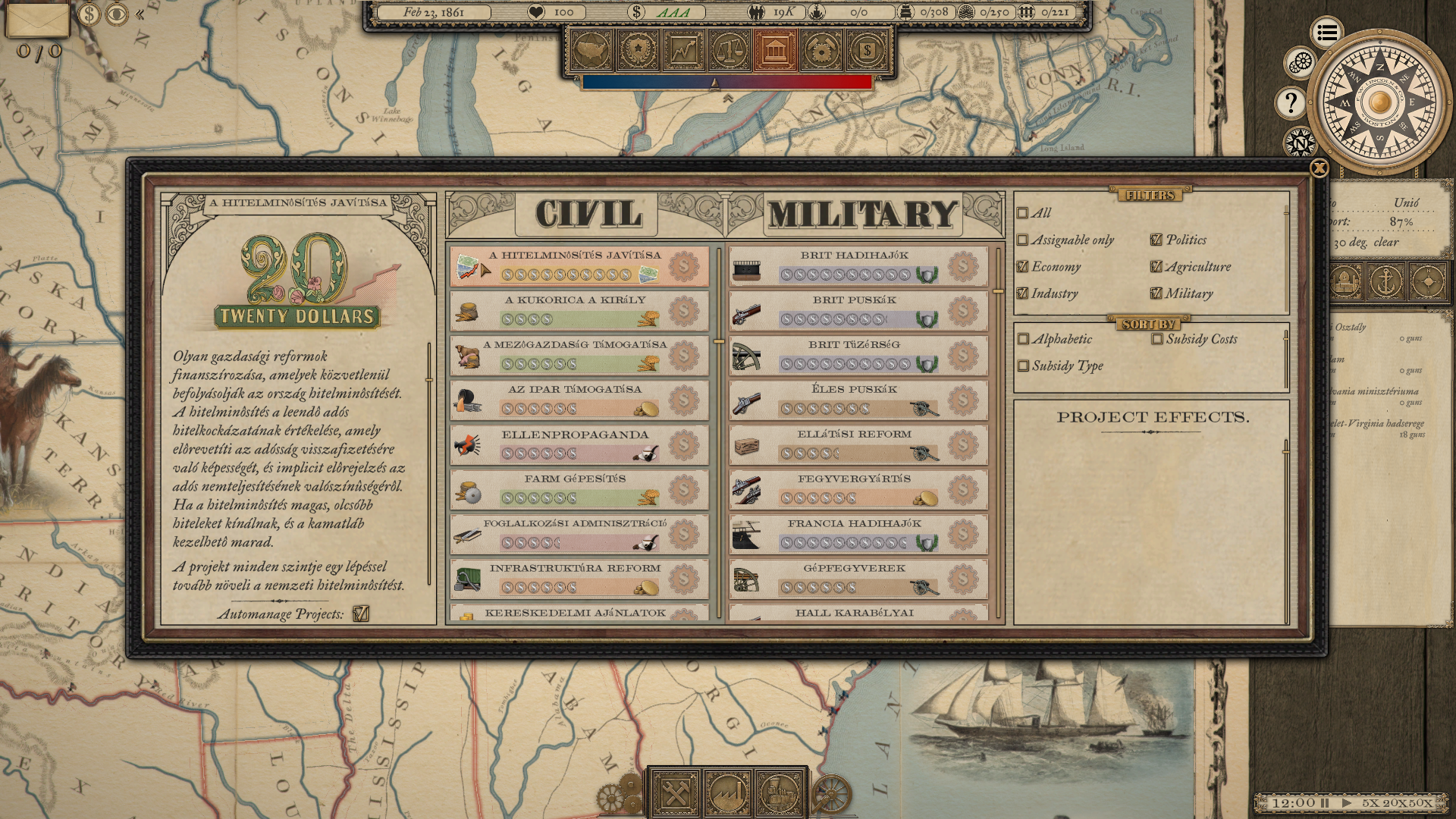Pick the Gépfegyverek military project

[854, 579]
